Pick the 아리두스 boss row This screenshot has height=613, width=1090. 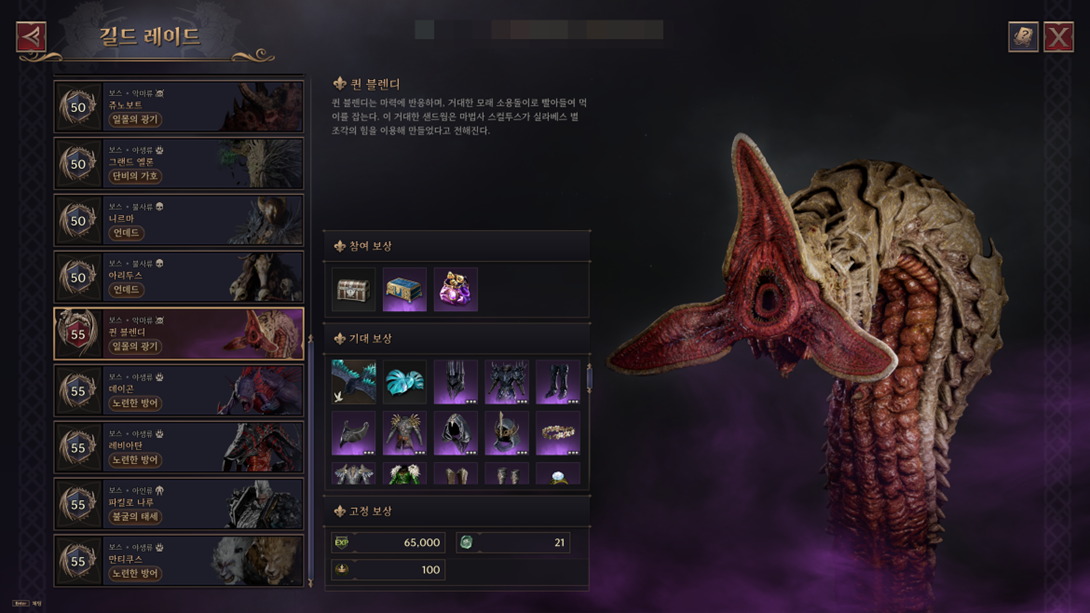(179, 277)
